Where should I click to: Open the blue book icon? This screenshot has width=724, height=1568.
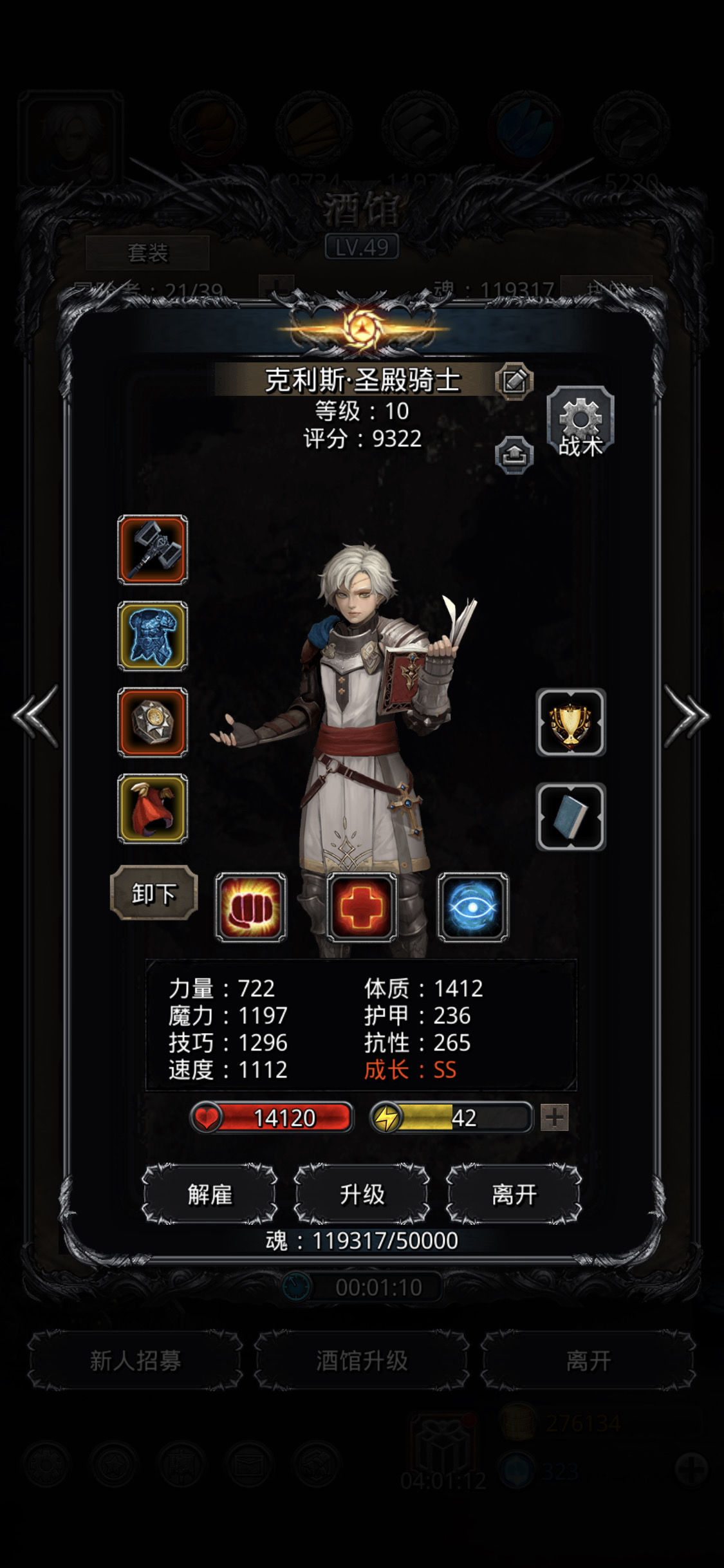pyautogui.click(x=571, y=817)
